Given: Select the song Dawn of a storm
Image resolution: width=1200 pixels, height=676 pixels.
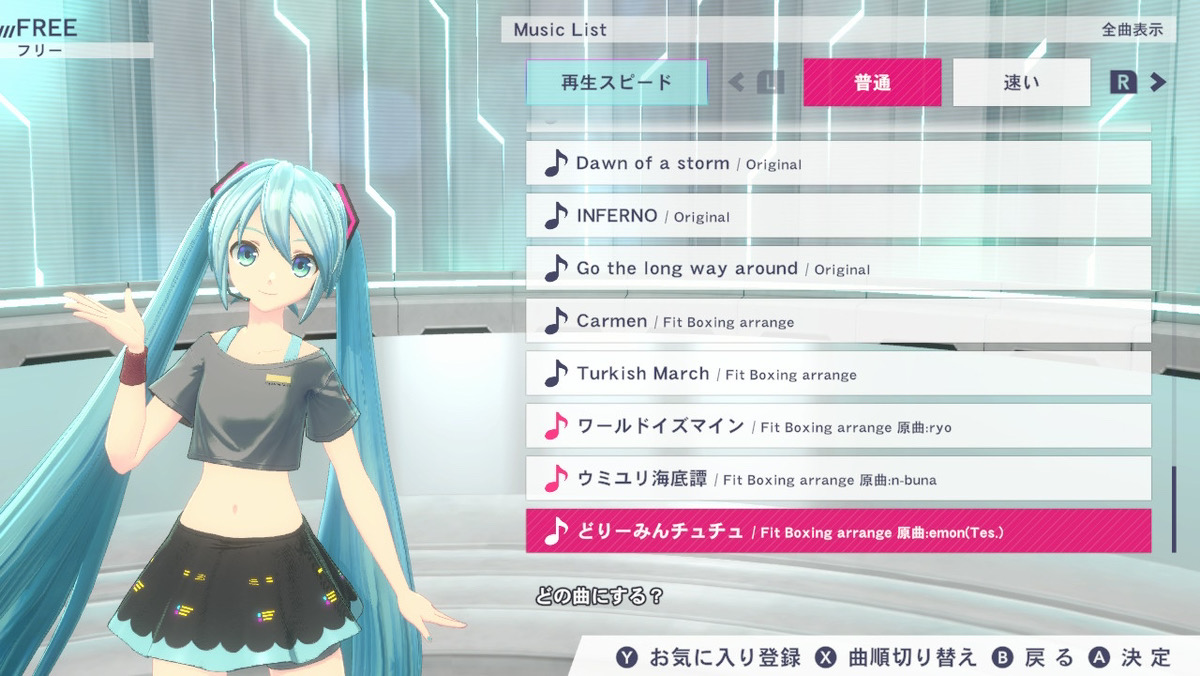Looking at the screenshot, I should (838, 163).
